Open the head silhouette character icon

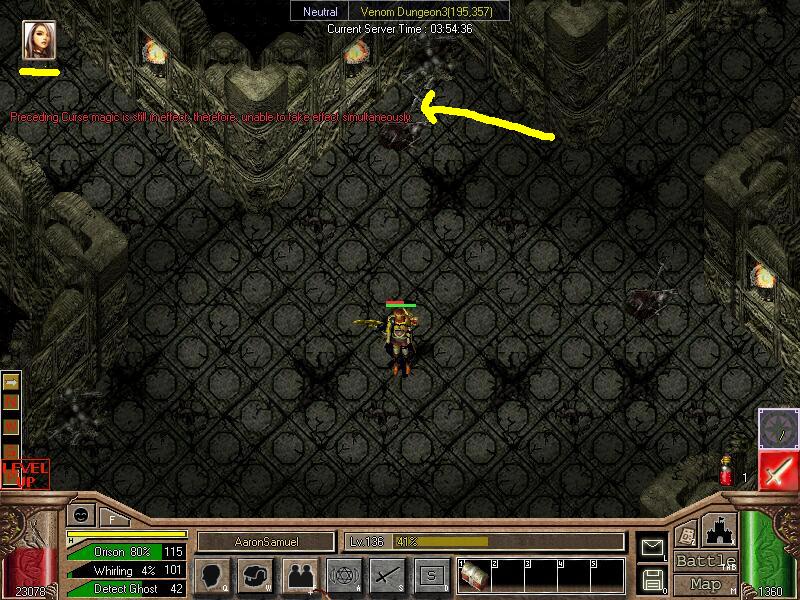(212, 575)
